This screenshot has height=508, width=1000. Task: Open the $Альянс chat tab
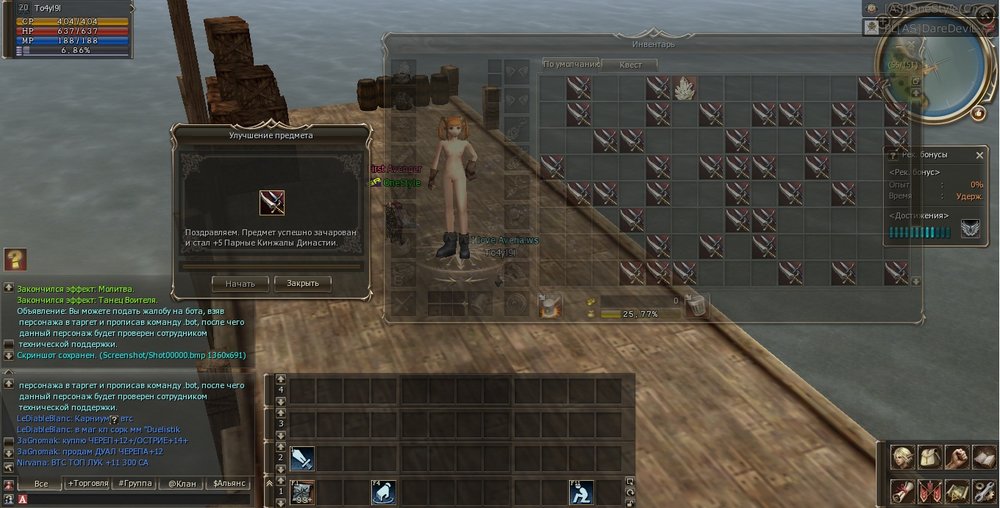point(228,484)
